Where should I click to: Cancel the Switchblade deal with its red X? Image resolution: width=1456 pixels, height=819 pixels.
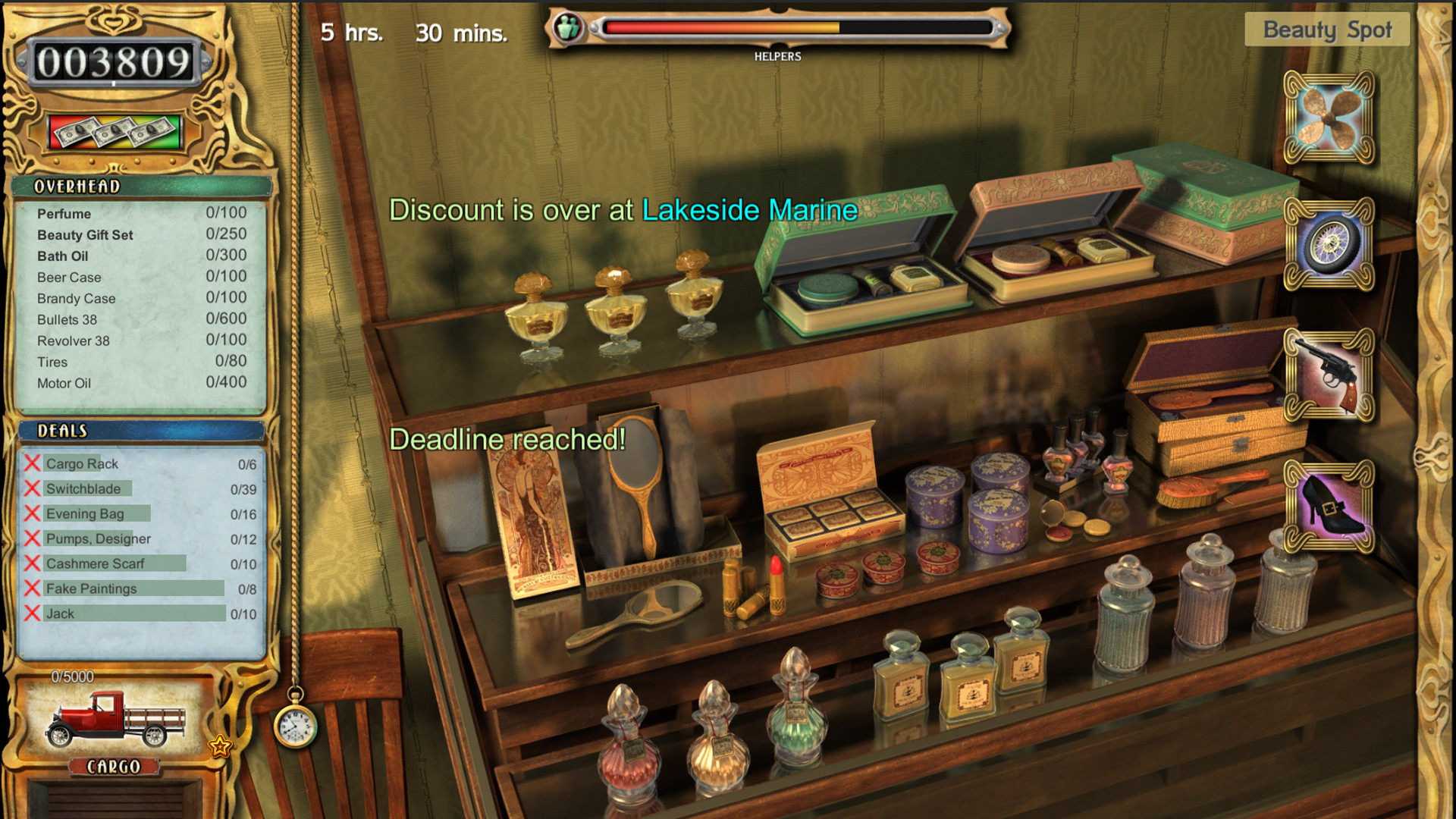(x=32, y=488)
